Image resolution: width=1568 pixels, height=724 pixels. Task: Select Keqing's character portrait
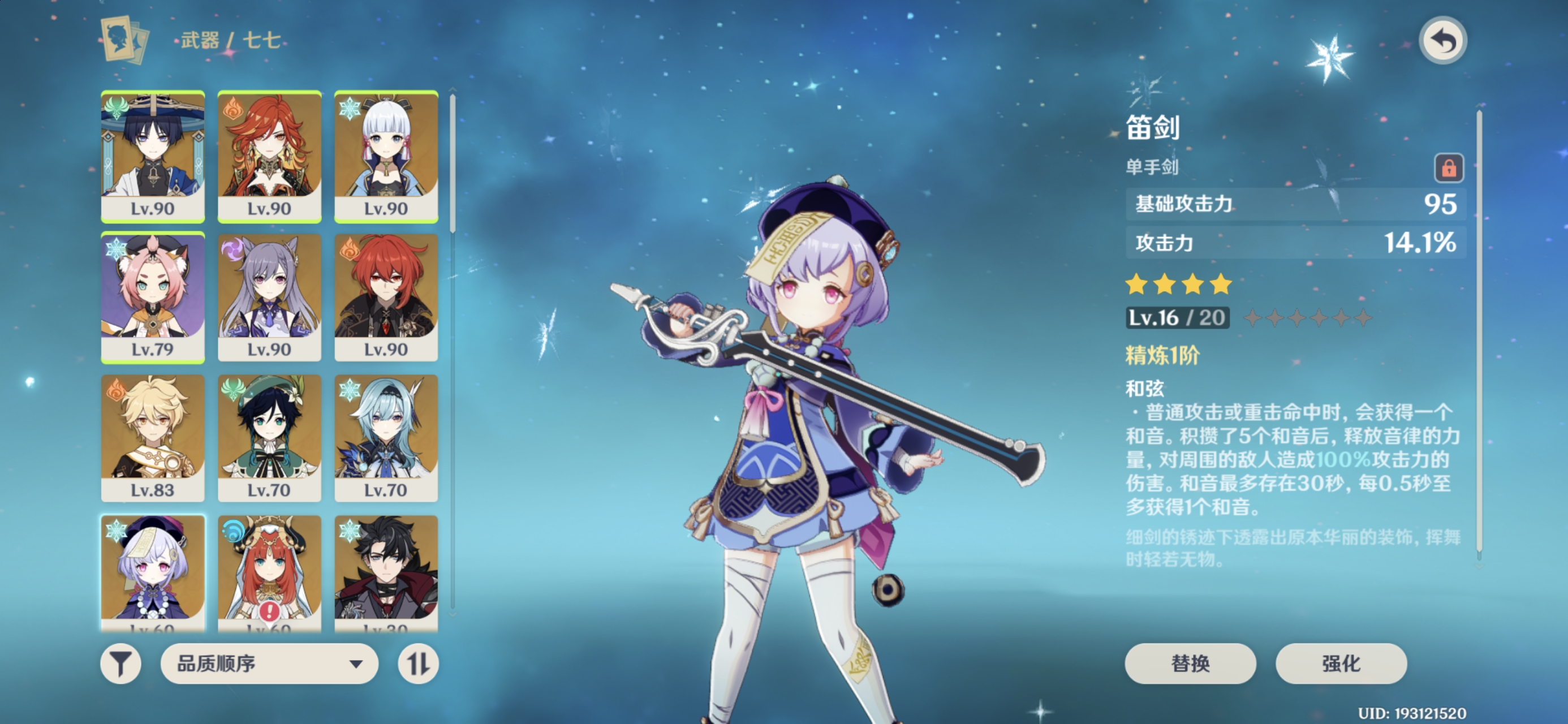point(269,297)
